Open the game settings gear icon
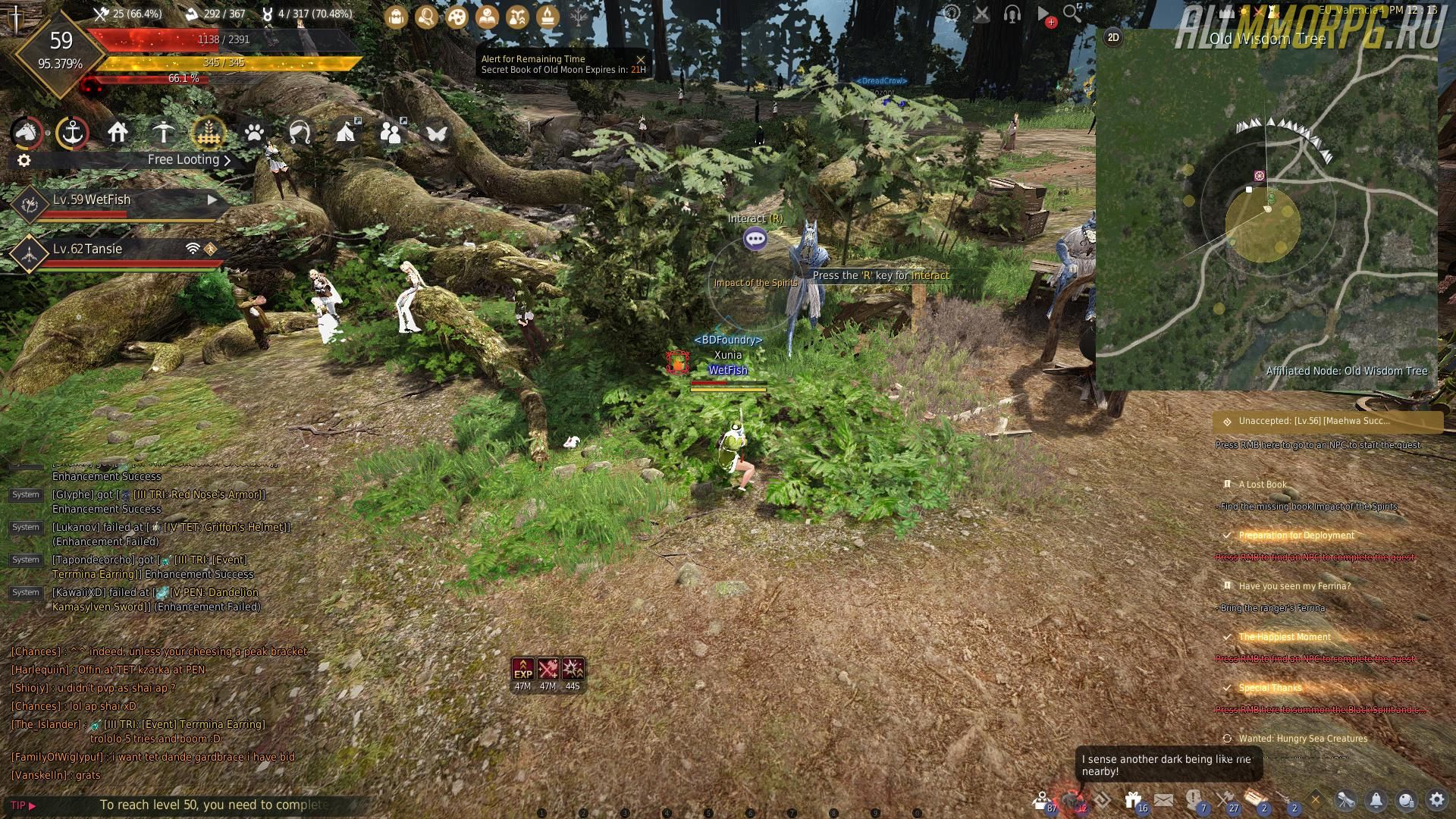Screen dimensions: 1456x819 click(x=1437, y=799)
